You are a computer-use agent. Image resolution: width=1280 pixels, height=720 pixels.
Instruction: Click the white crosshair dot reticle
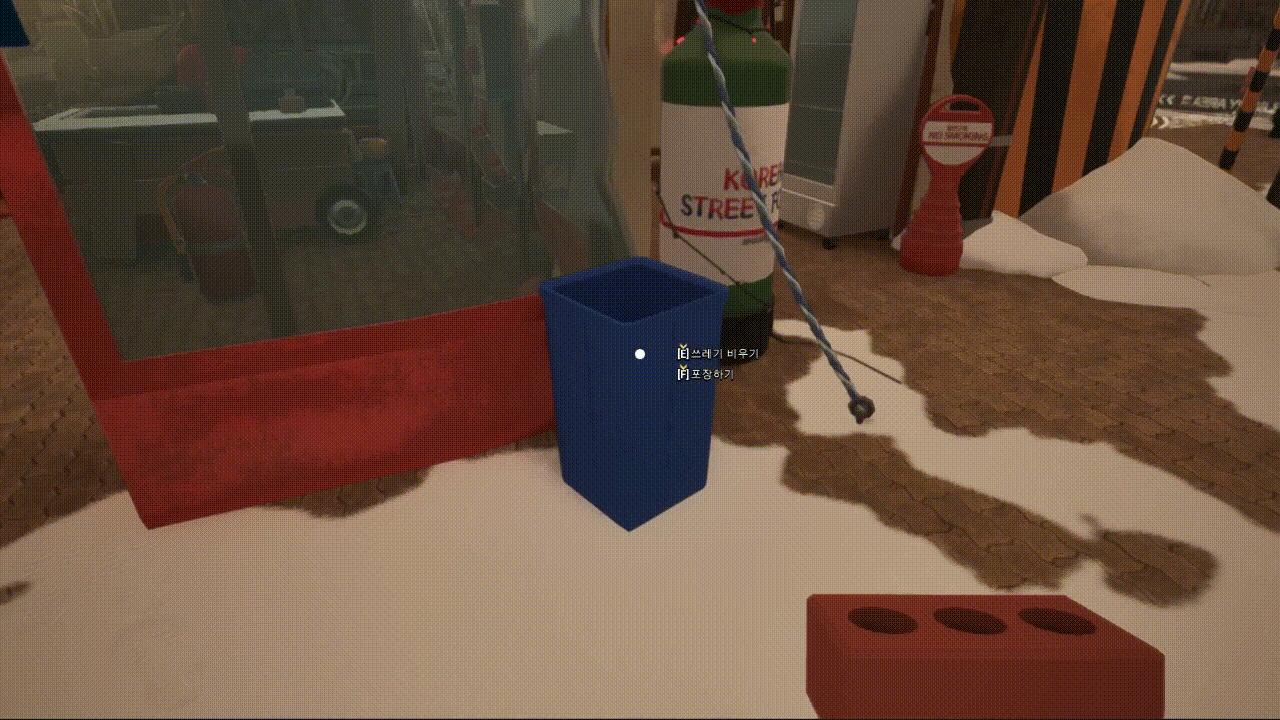coord(638,353)
